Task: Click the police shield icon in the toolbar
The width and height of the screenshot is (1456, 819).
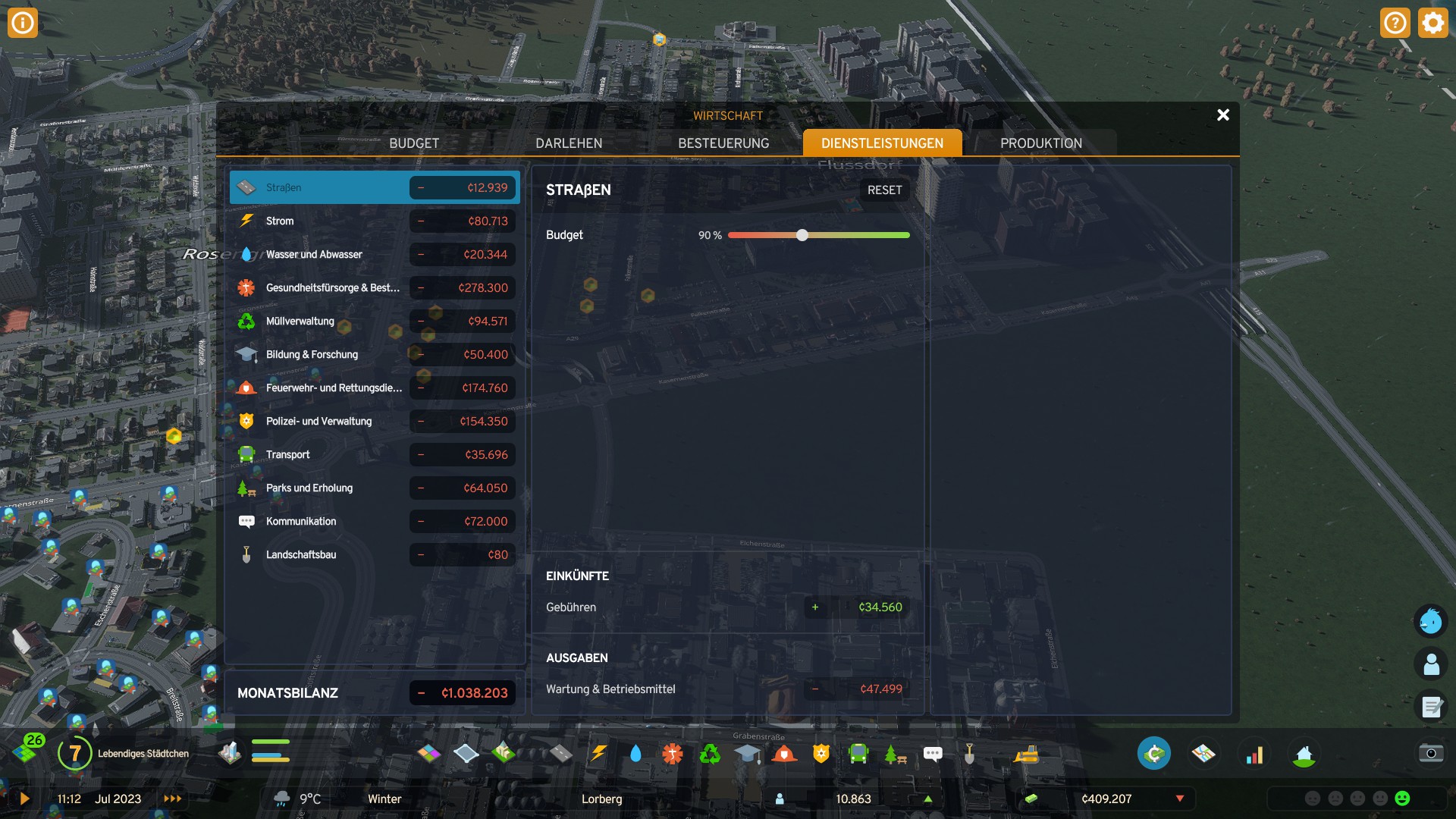Action: tap(820, 753)
